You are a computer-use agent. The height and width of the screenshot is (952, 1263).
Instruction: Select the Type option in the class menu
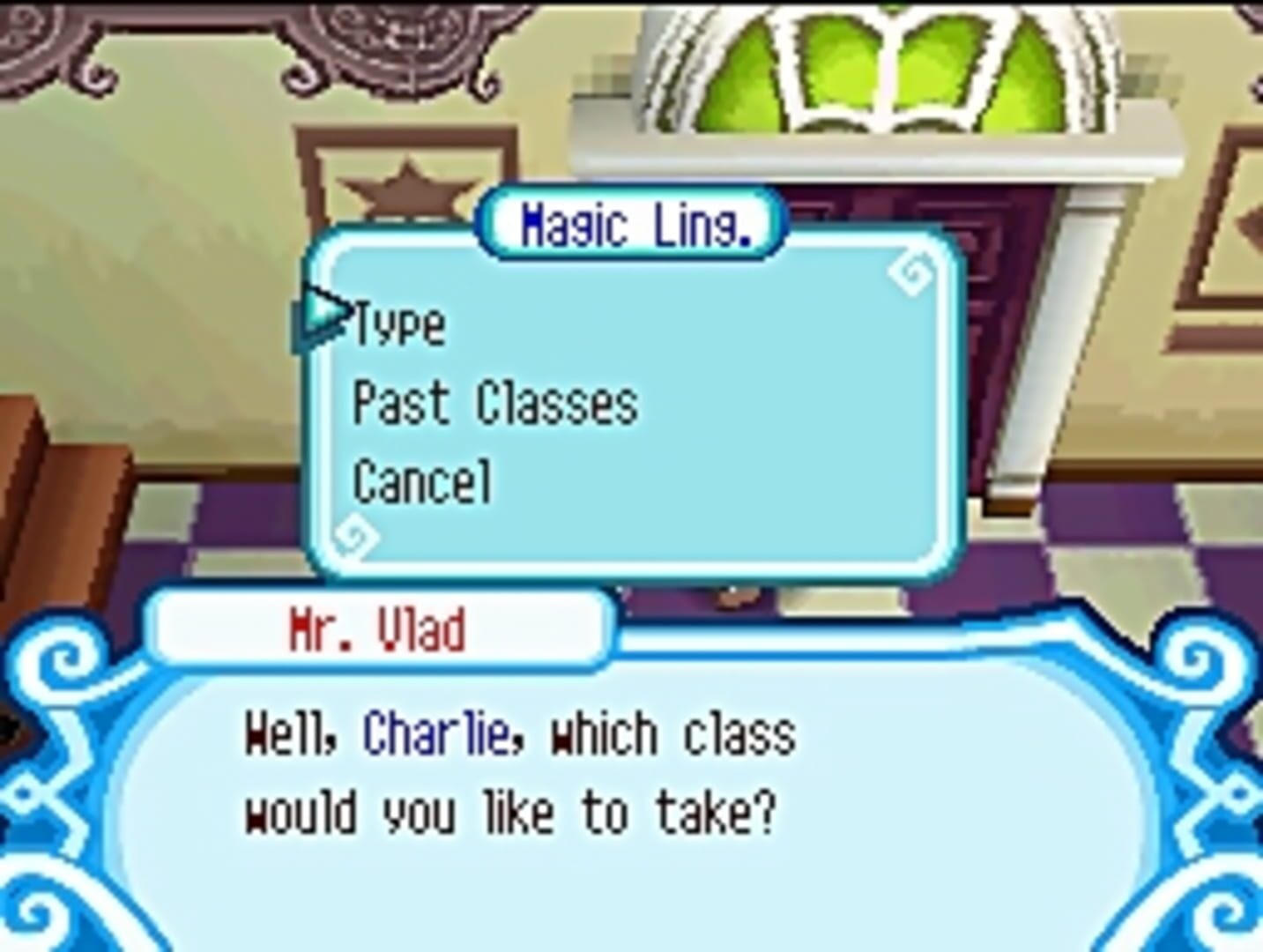pyautogui.click(x=397, y=326)
